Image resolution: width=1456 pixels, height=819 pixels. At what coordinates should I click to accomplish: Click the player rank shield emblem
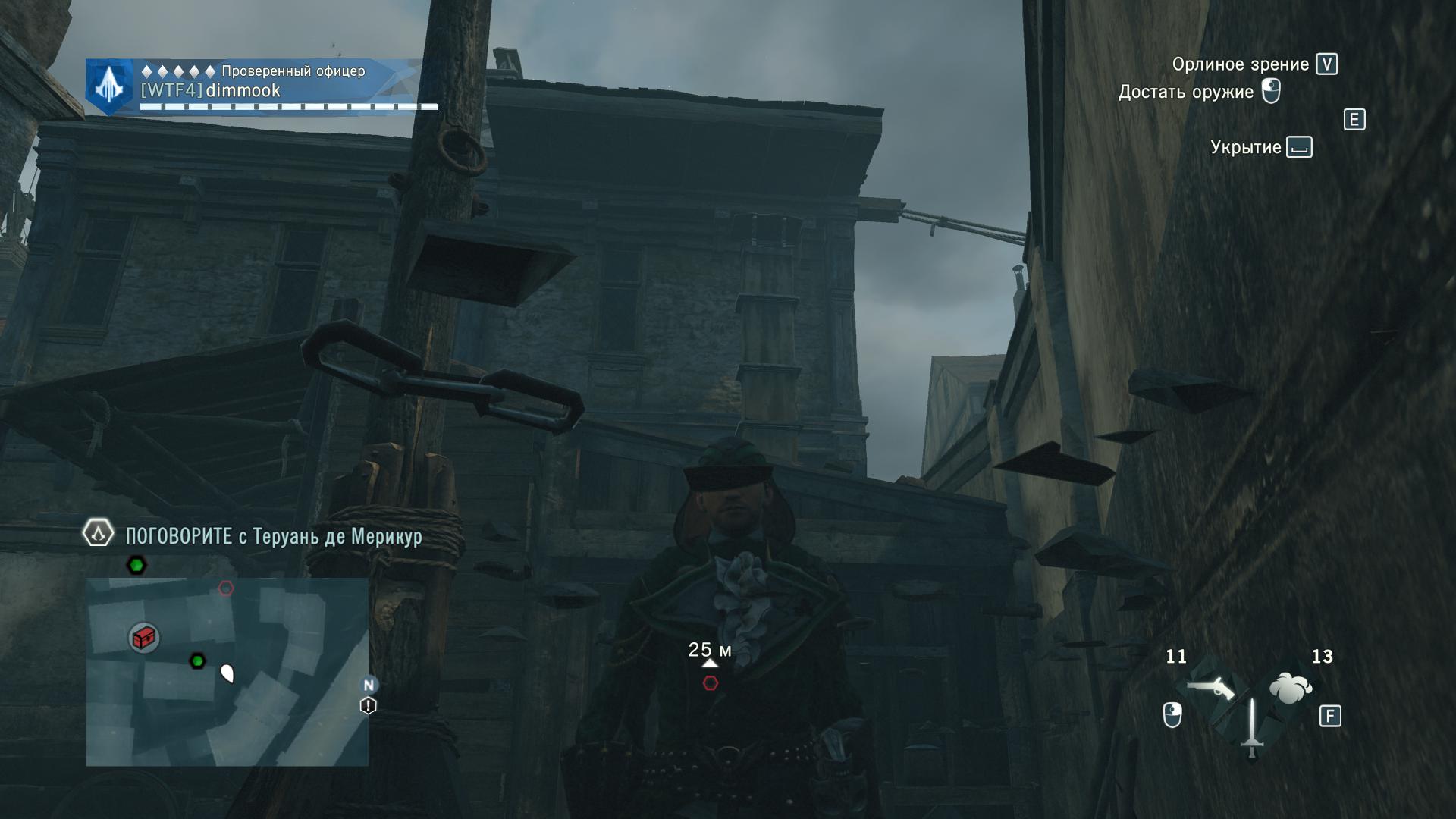pos(110,87)
